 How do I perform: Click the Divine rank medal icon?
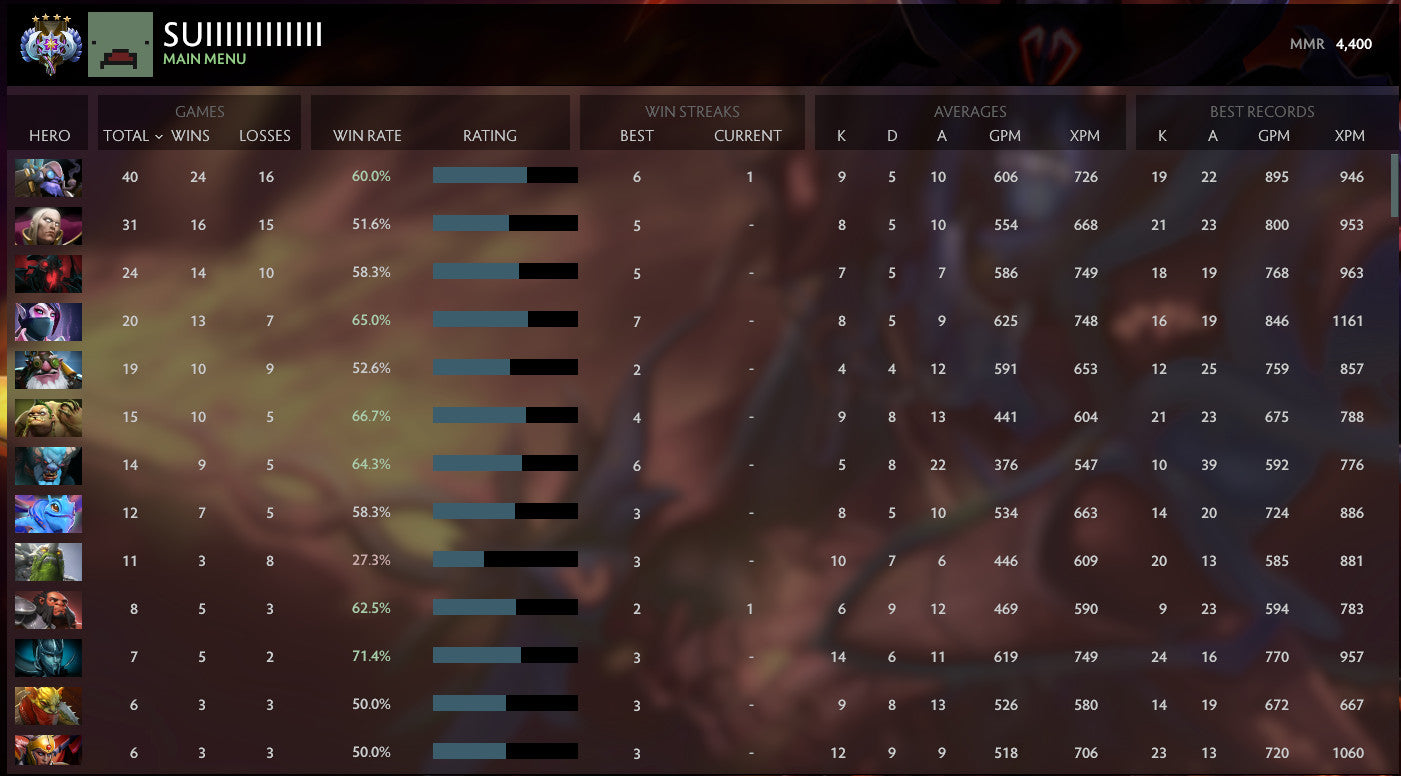click(48, 42)
